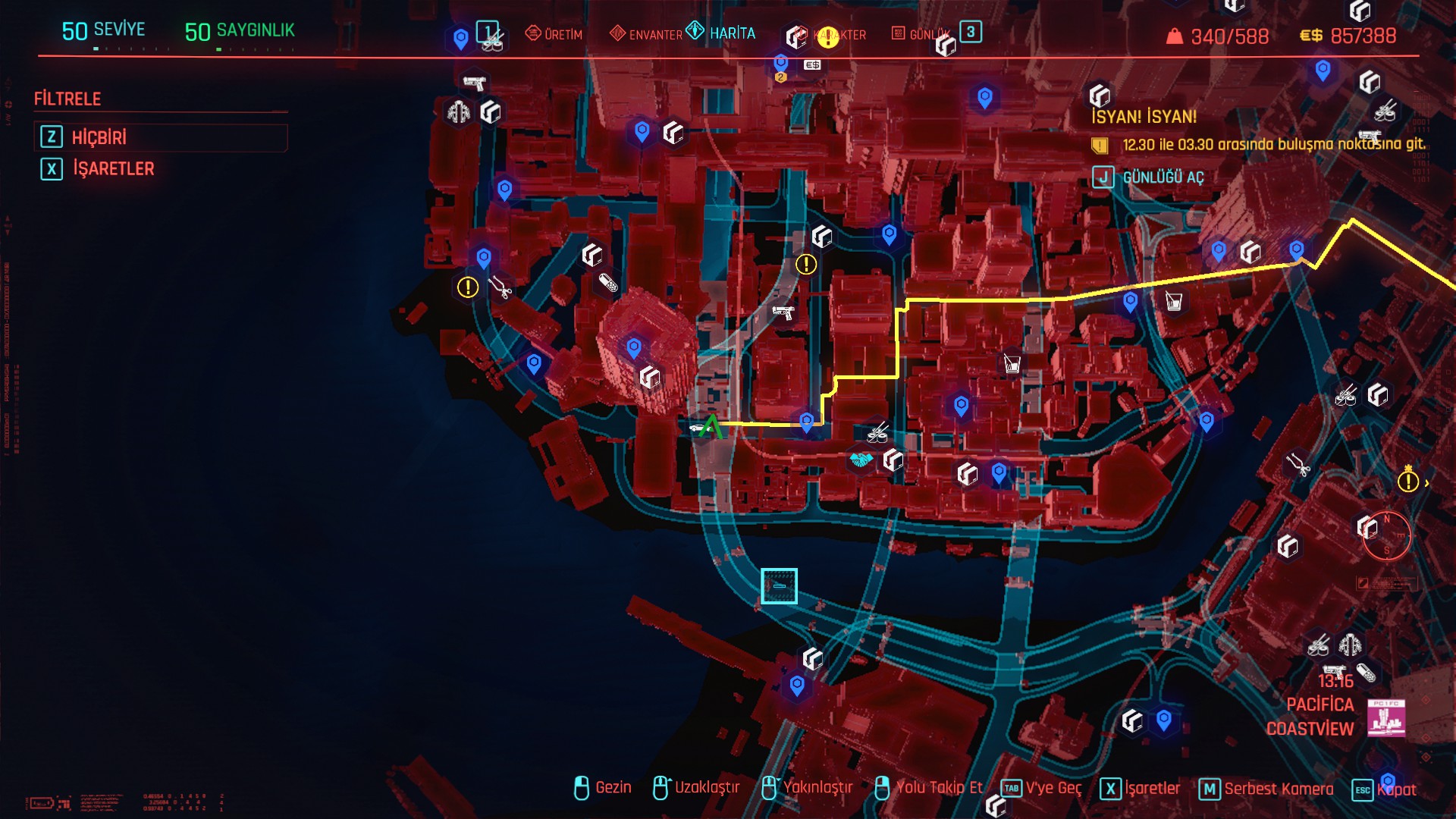Select the HARİTA tab

pyautogui.click(x=723, y=33)
